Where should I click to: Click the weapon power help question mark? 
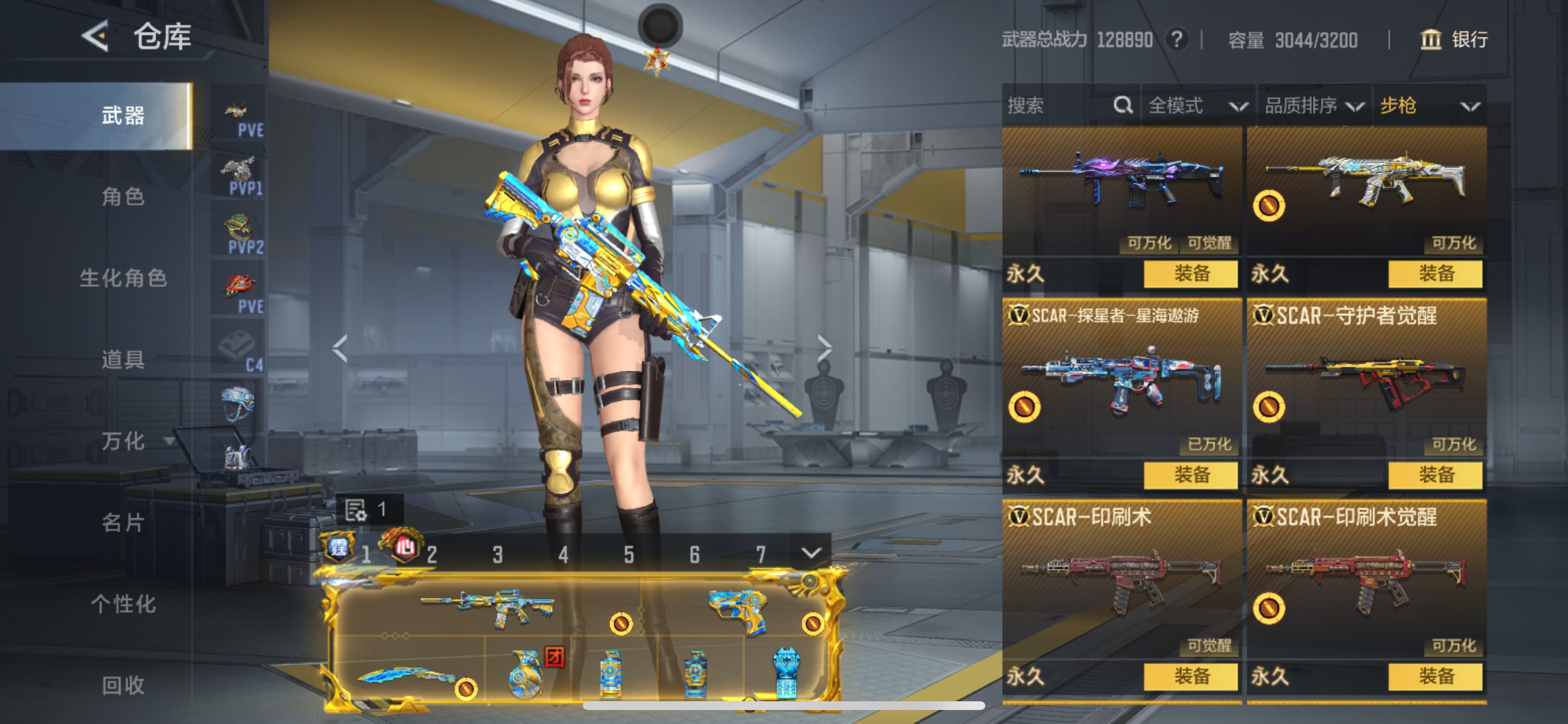[1177, 40]
